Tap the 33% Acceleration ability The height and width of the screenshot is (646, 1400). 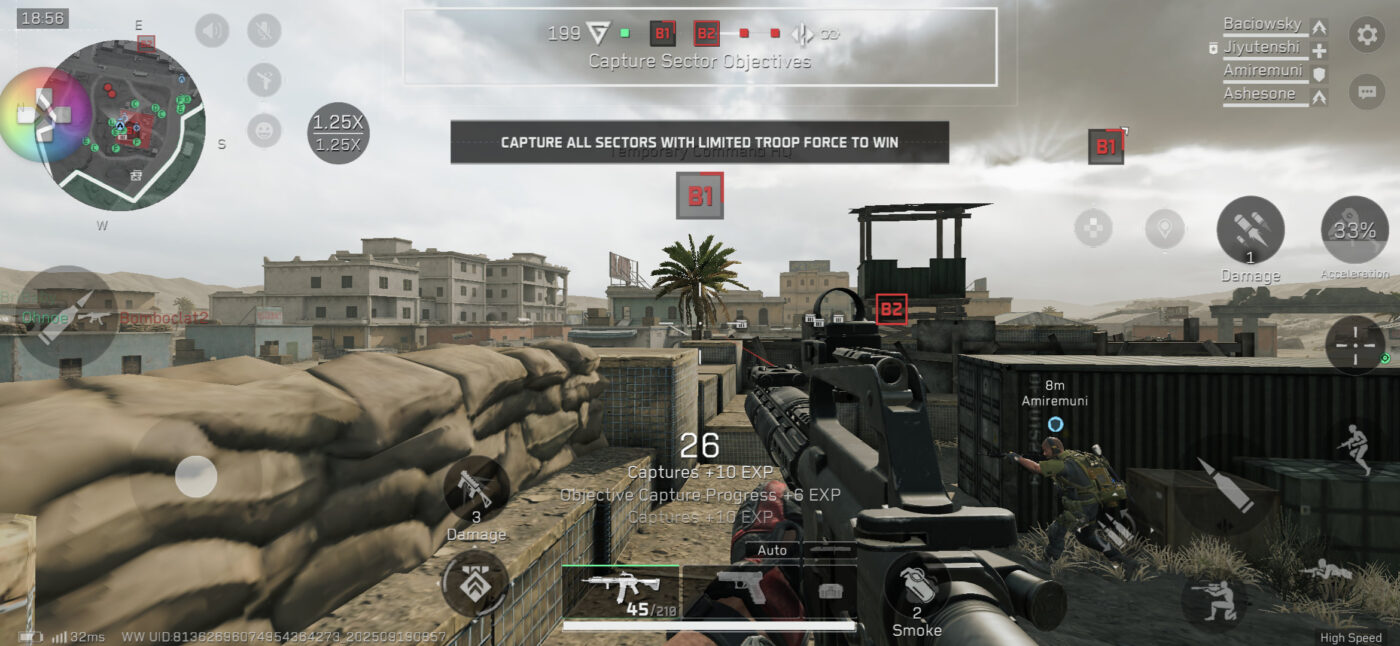(1354, 231)
